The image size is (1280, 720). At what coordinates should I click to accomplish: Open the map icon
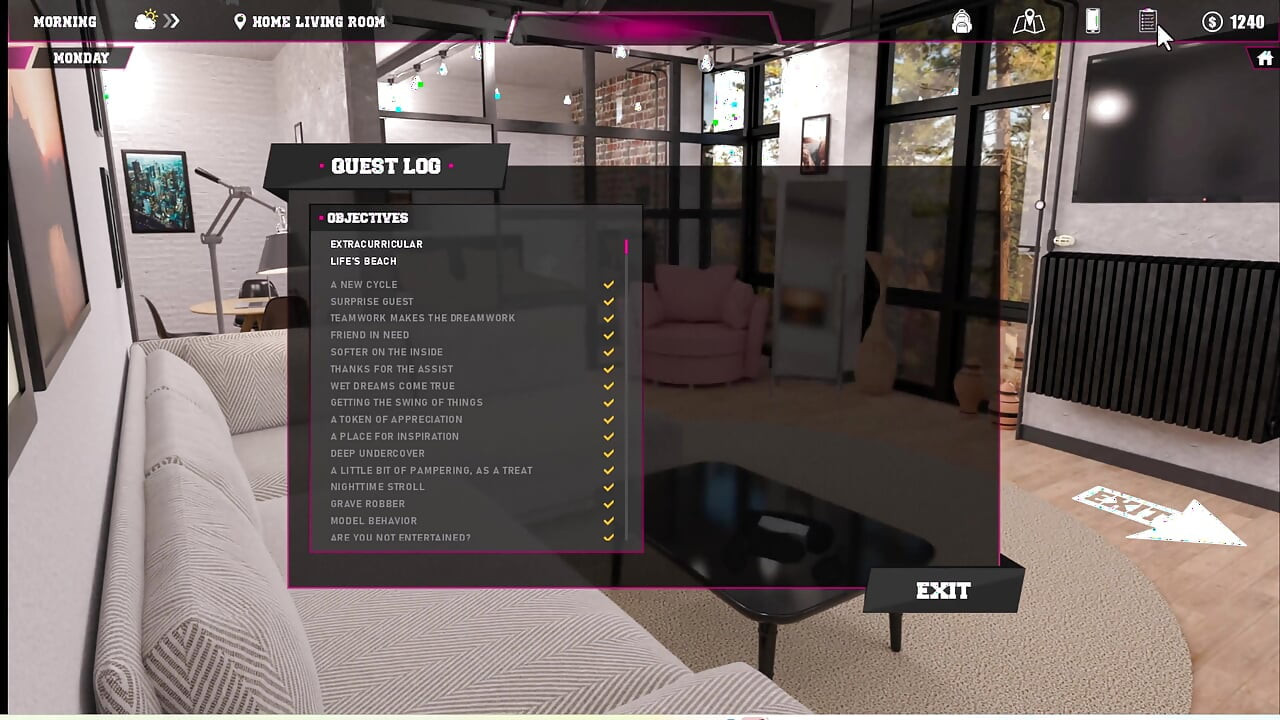[x=1028, y=21]
